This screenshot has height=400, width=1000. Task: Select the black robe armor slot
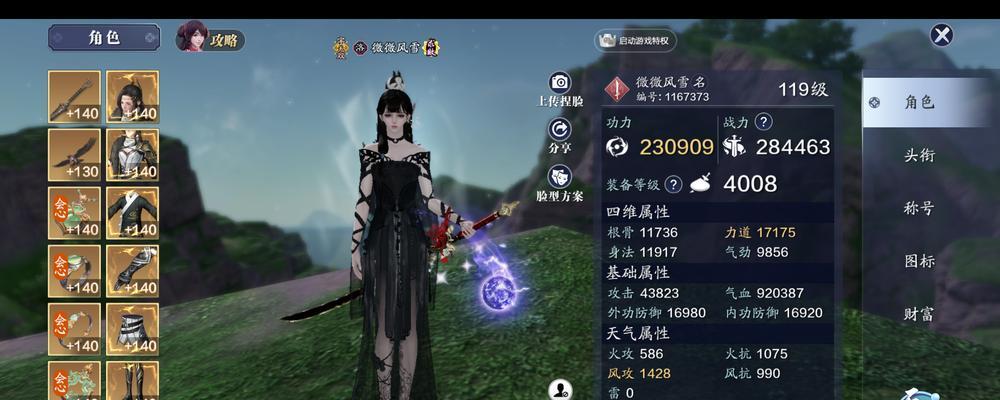[132, 155]
